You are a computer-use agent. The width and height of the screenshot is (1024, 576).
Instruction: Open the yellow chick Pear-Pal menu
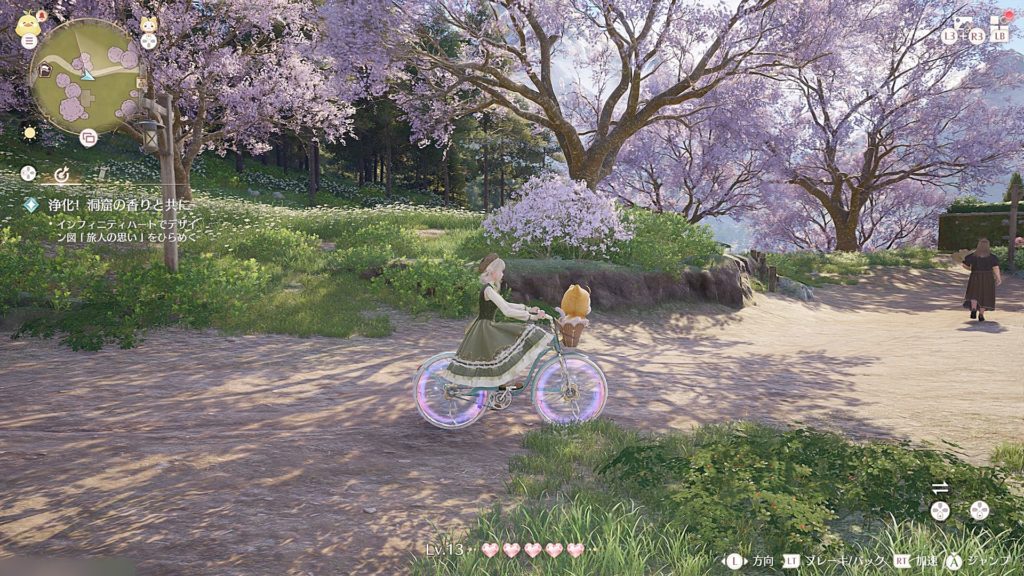[28, 26]
